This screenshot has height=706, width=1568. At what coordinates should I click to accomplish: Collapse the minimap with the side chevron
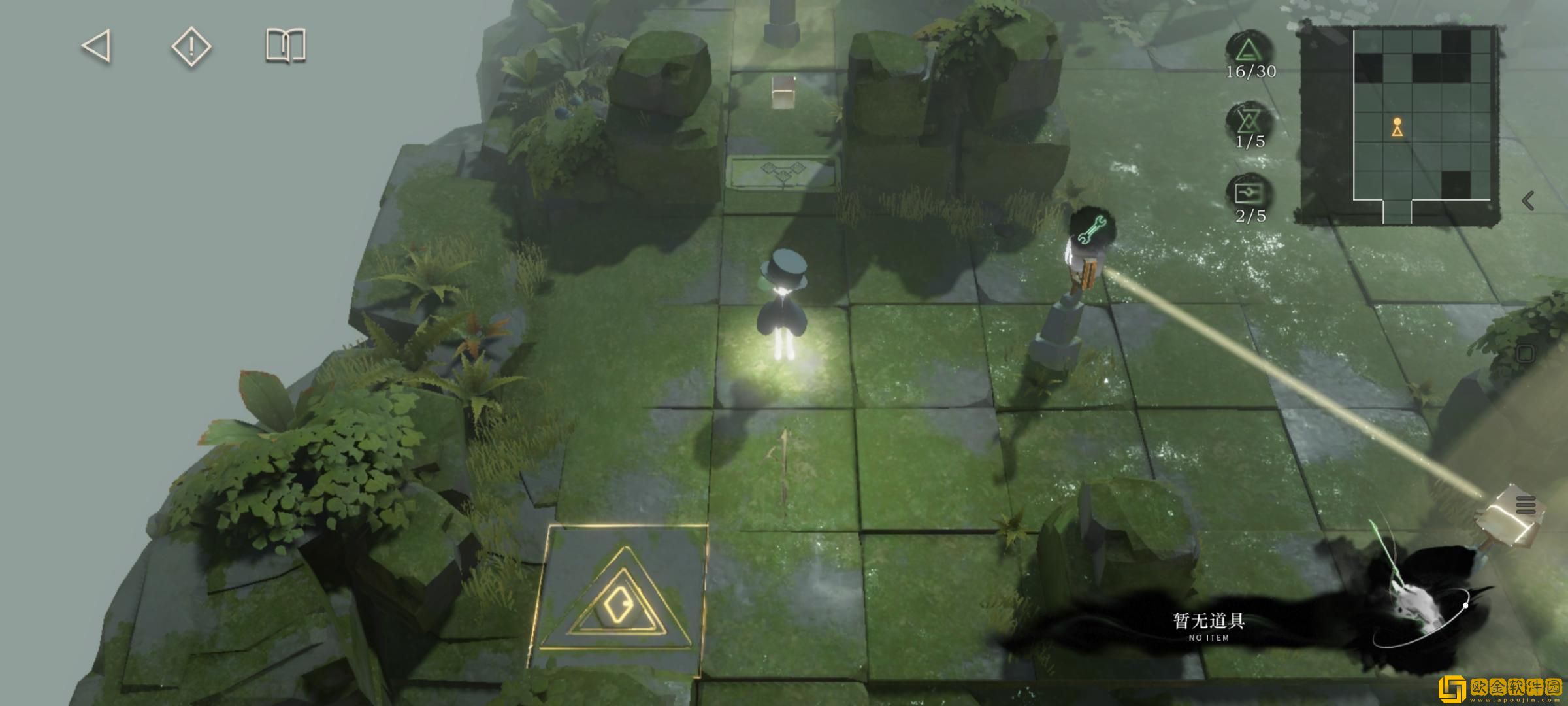click(x=1527, y=201)
